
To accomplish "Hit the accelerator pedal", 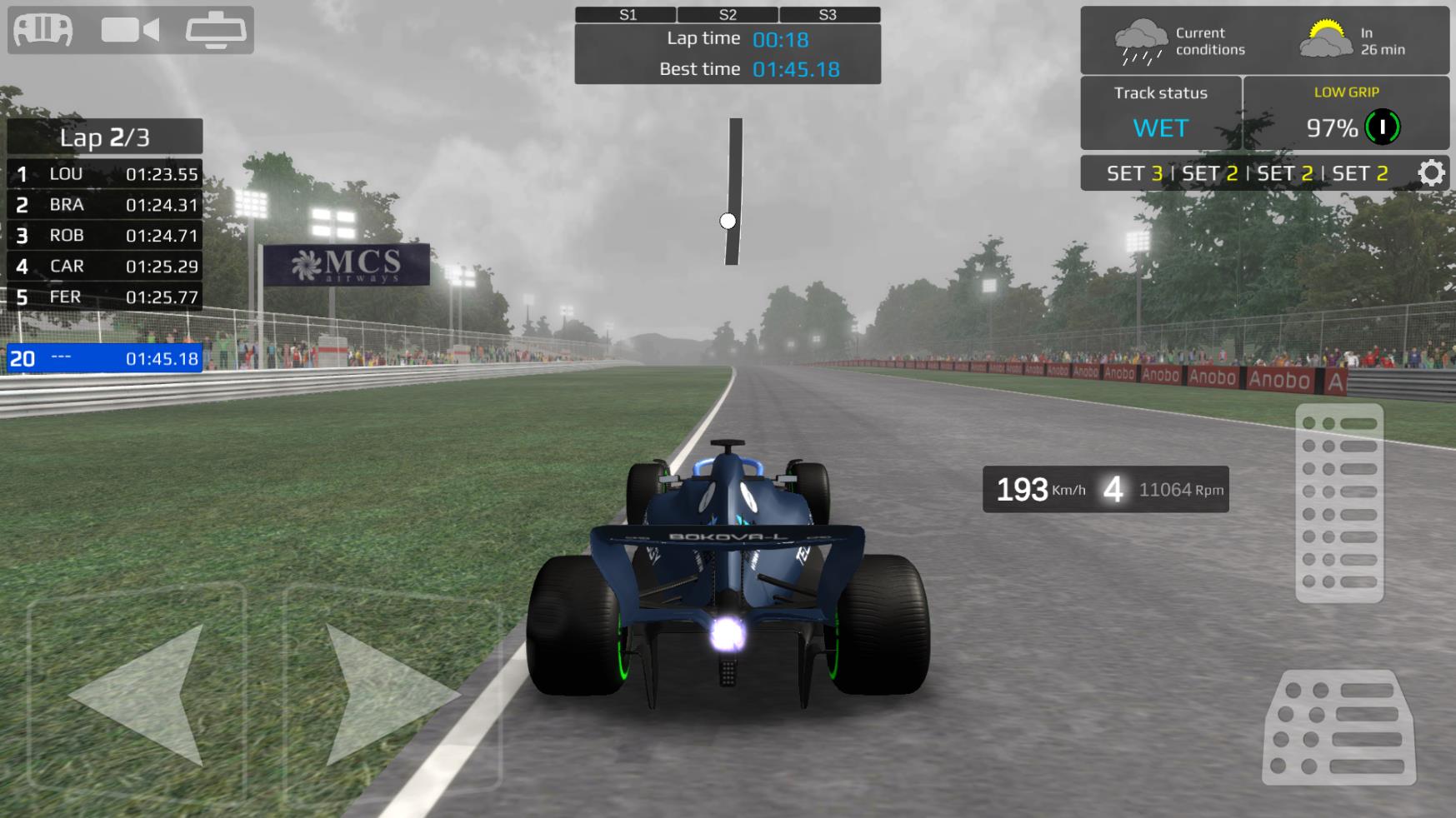I will (x=1339, y=502).
